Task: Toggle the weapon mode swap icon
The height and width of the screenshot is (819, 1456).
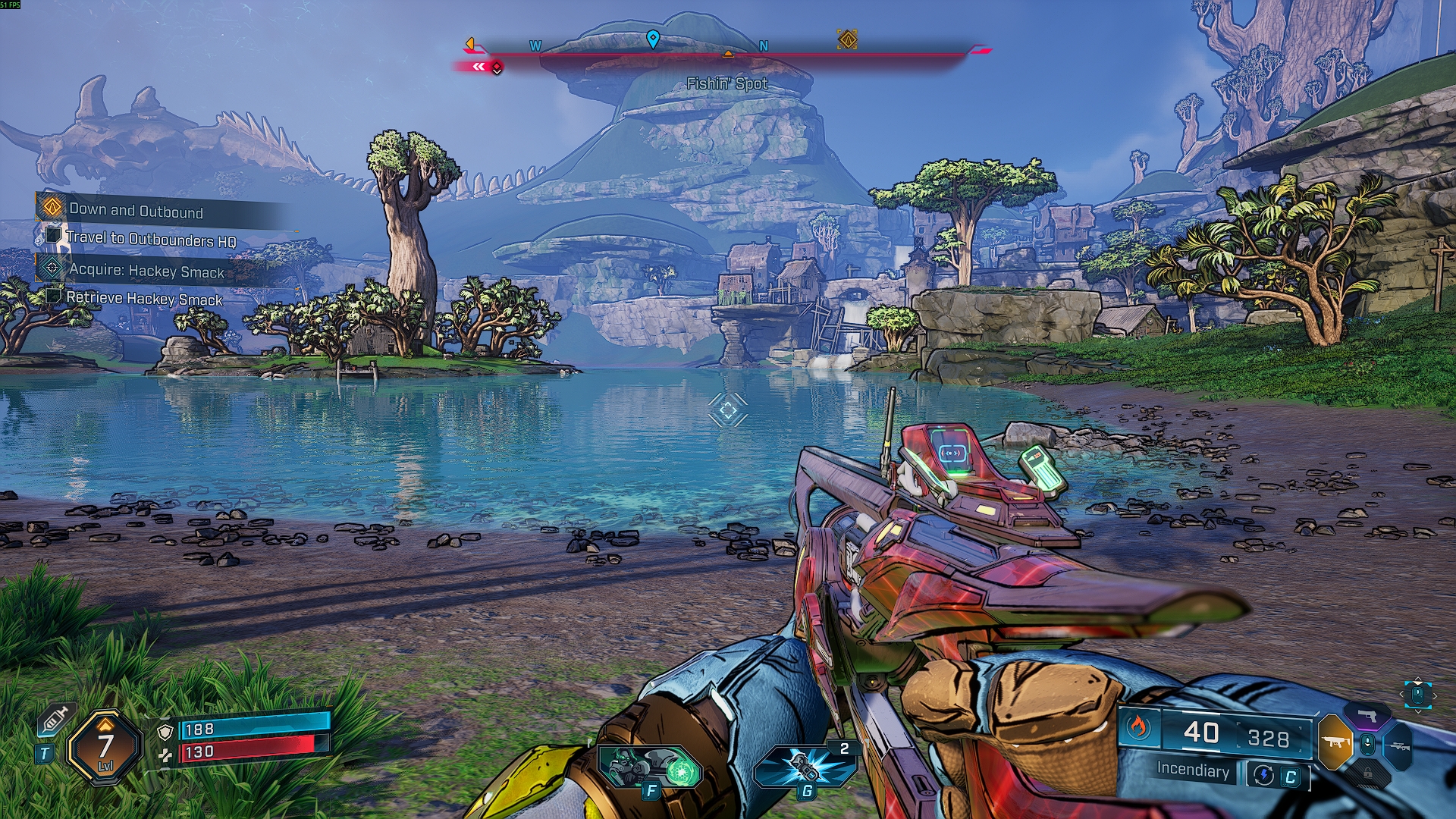Action: tap(1263, 775)
